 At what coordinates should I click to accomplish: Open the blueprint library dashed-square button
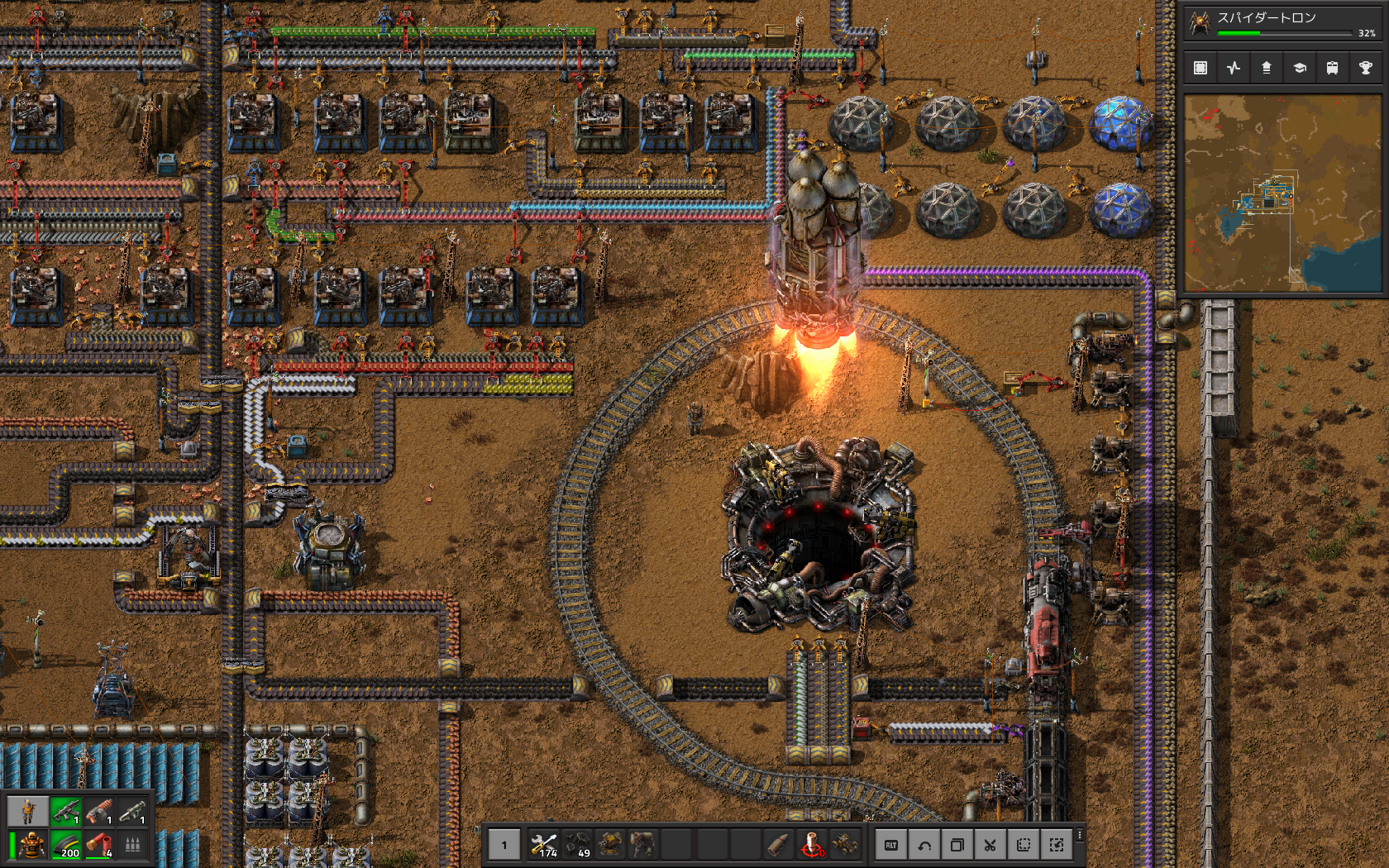tap(1200, 68)
